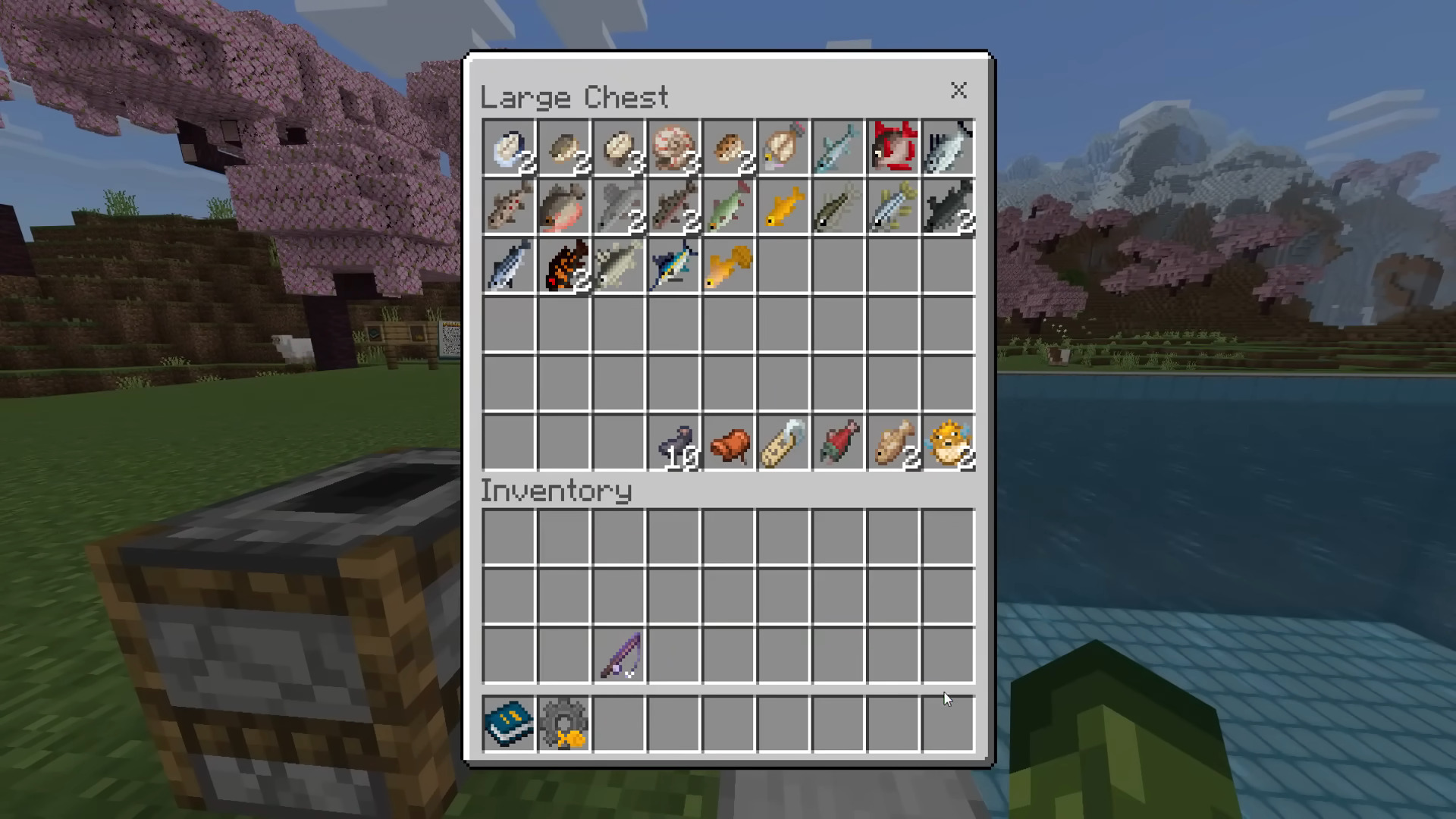Screen dimensions: 1456x819
Task: Pick up the blue book in hotbar
Action: pos(509,723)
